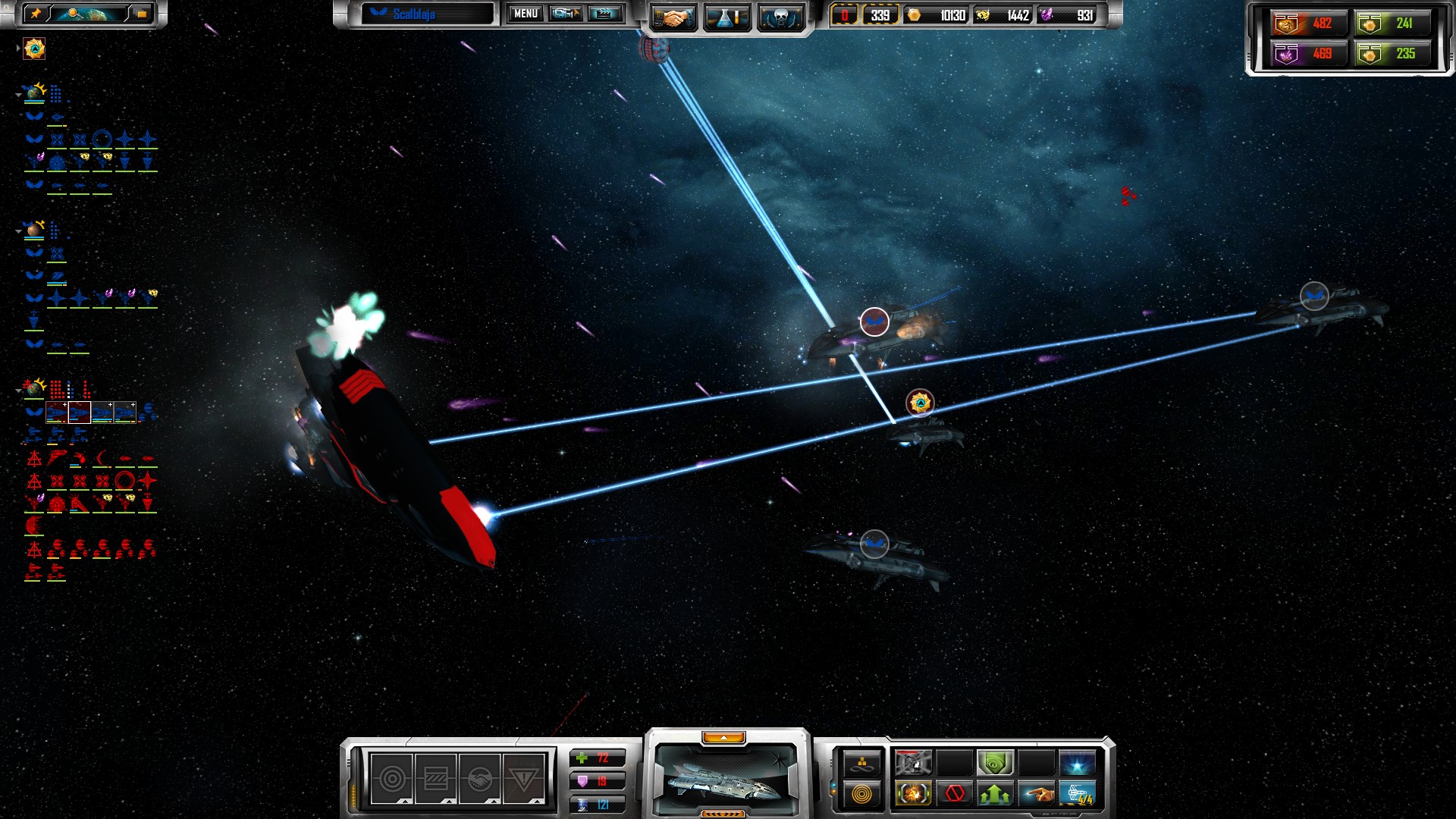
Task: Open the research flask screen
Action: click(x=726, y=17)
